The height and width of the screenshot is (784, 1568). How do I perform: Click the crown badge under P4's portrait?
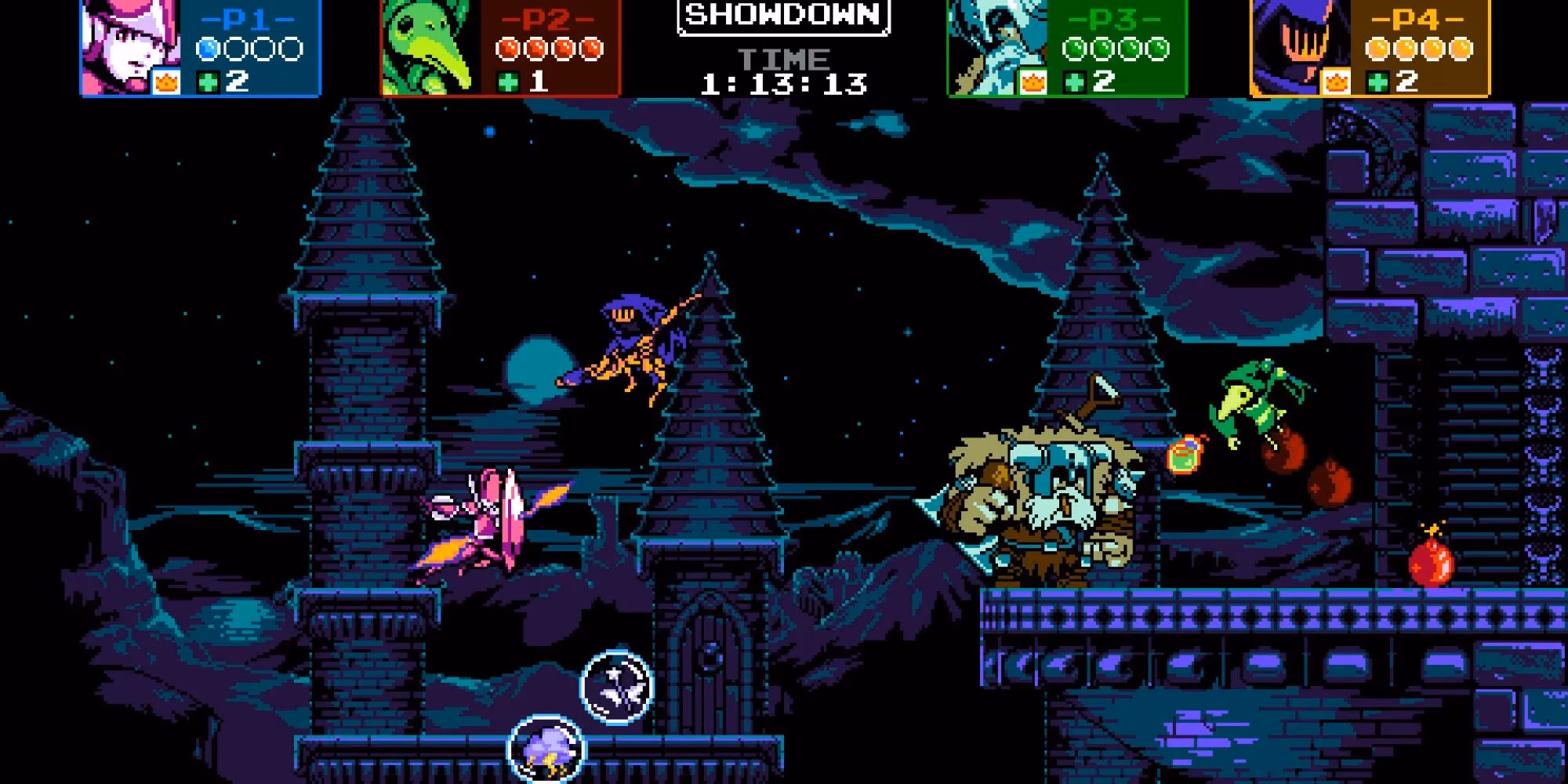(1335, 83)
